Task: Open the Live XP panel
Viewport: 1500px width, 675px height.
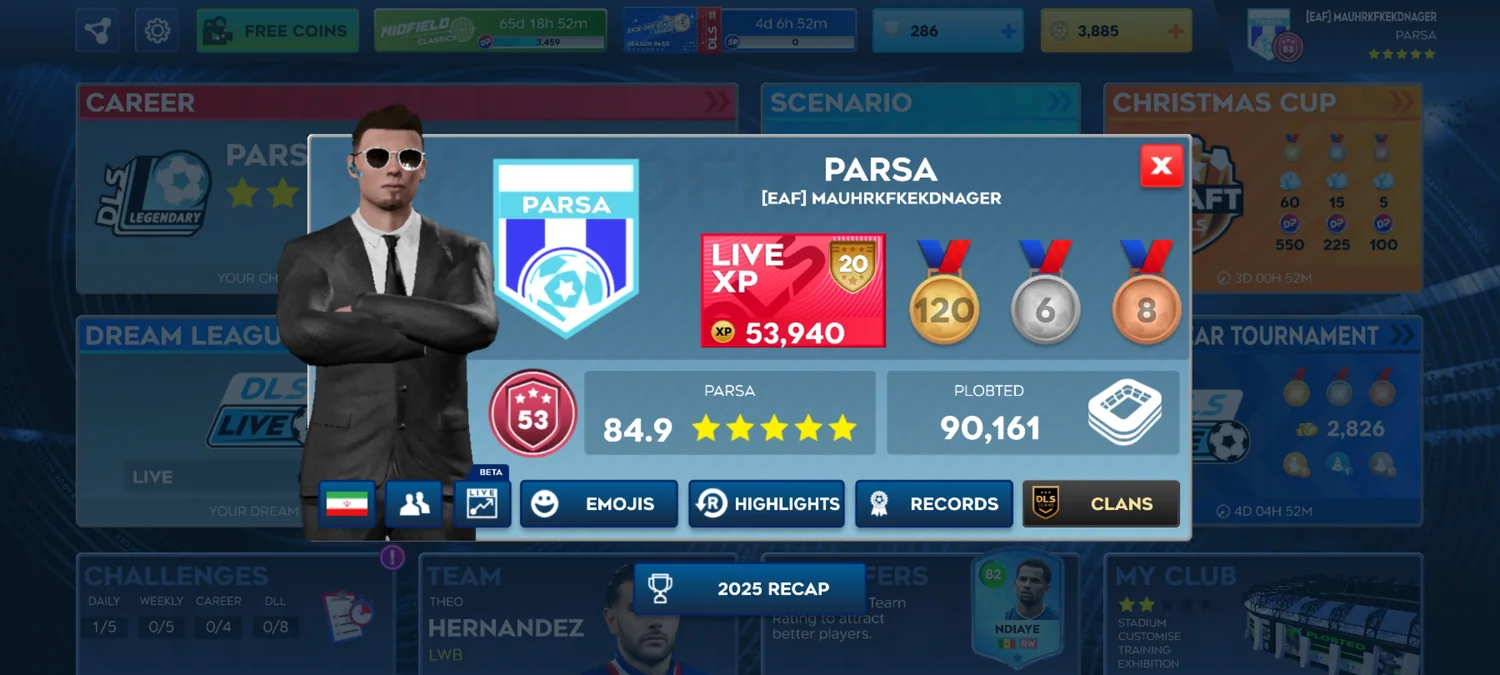Action: (793, 291)
